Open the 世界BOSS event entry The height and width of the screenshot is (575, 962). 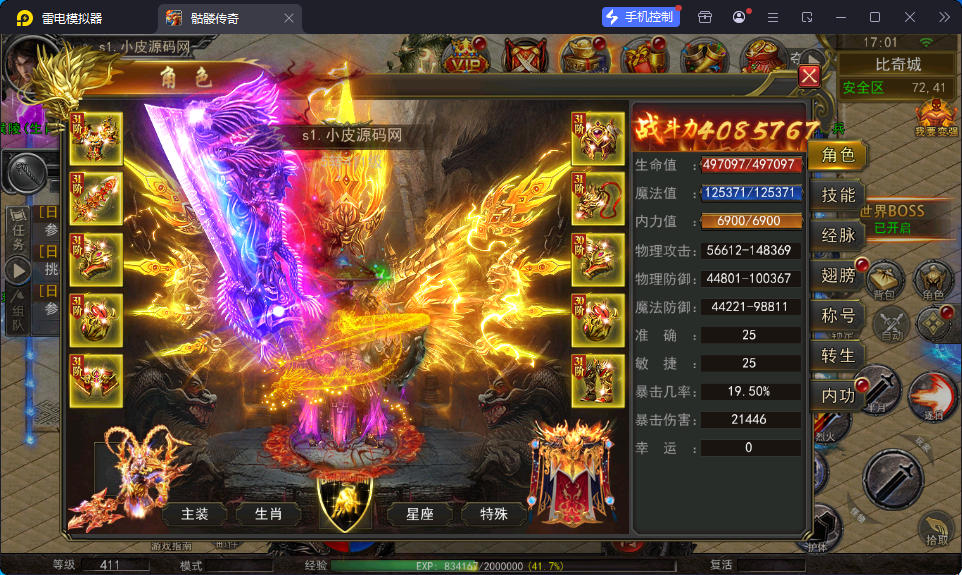[x=892, y=217]
